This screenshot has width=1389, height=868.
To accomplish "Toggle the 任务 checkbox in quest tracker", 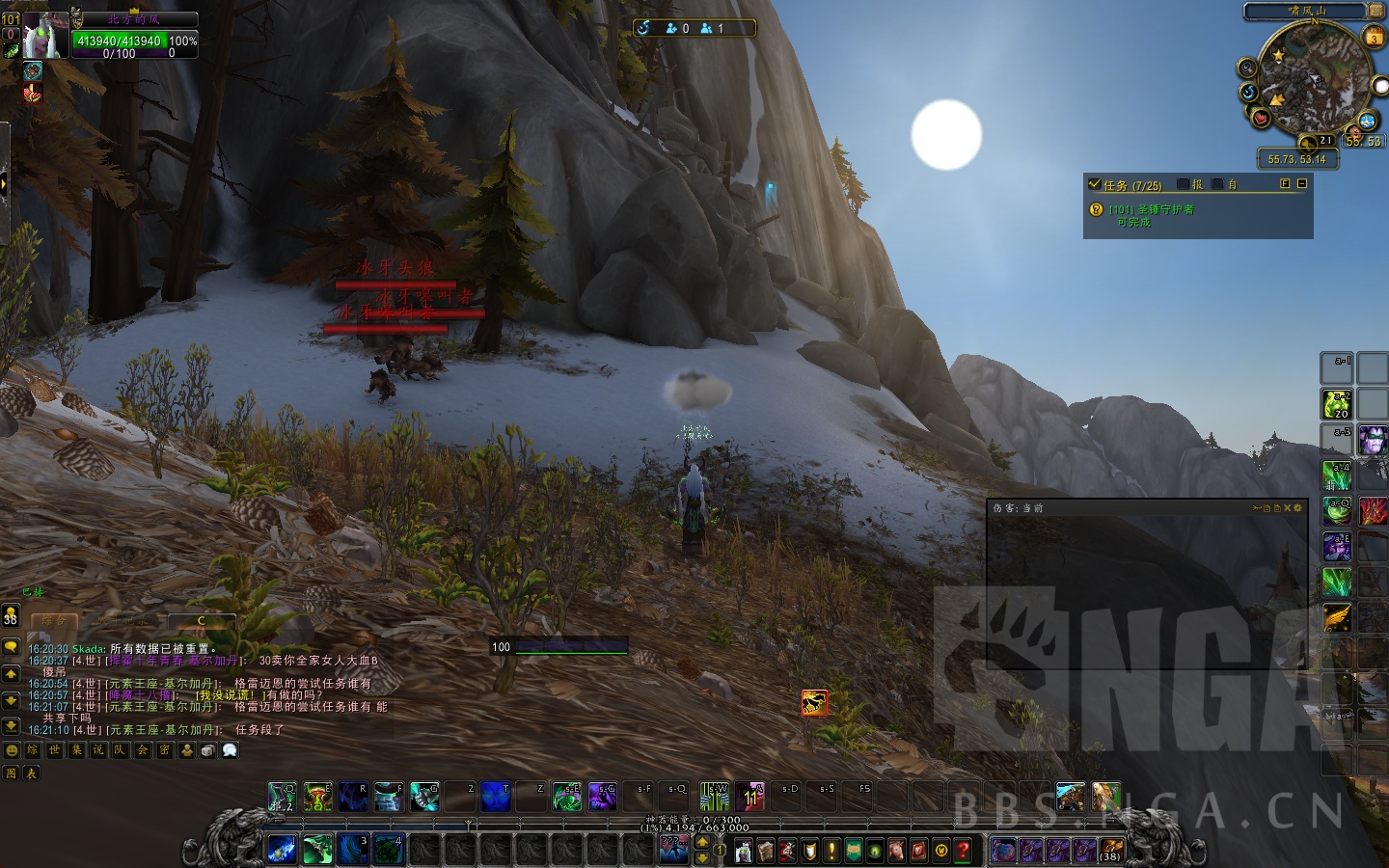I will 1094,183.
